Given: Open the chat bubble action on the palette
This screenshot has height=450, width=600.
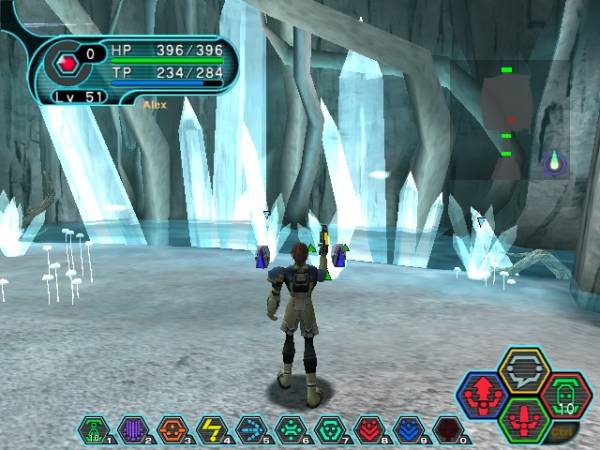Looking at the screenshot, I should 523,369.
